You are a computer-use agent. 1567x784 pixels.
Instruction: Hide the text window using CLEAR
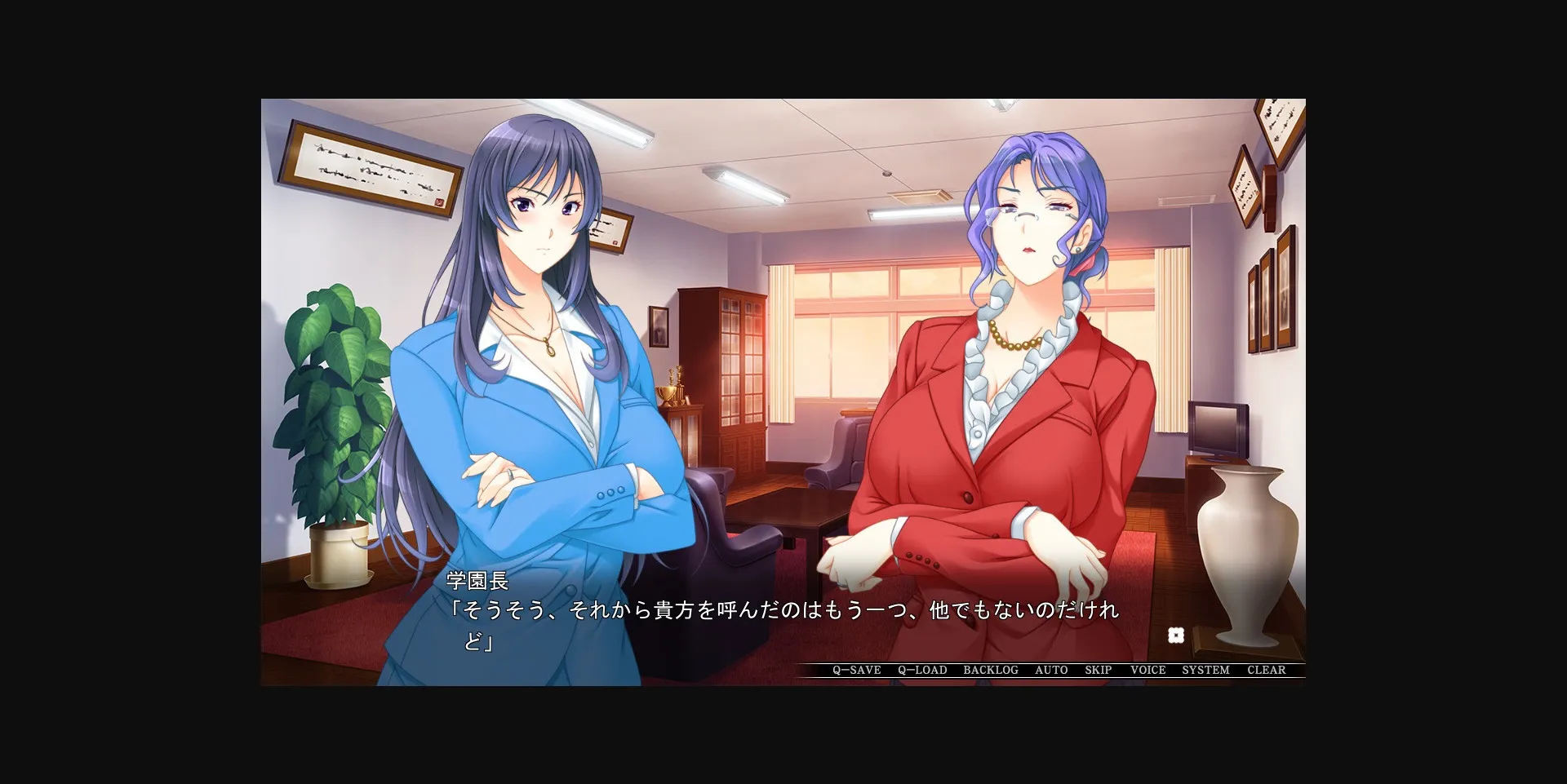1267,670
